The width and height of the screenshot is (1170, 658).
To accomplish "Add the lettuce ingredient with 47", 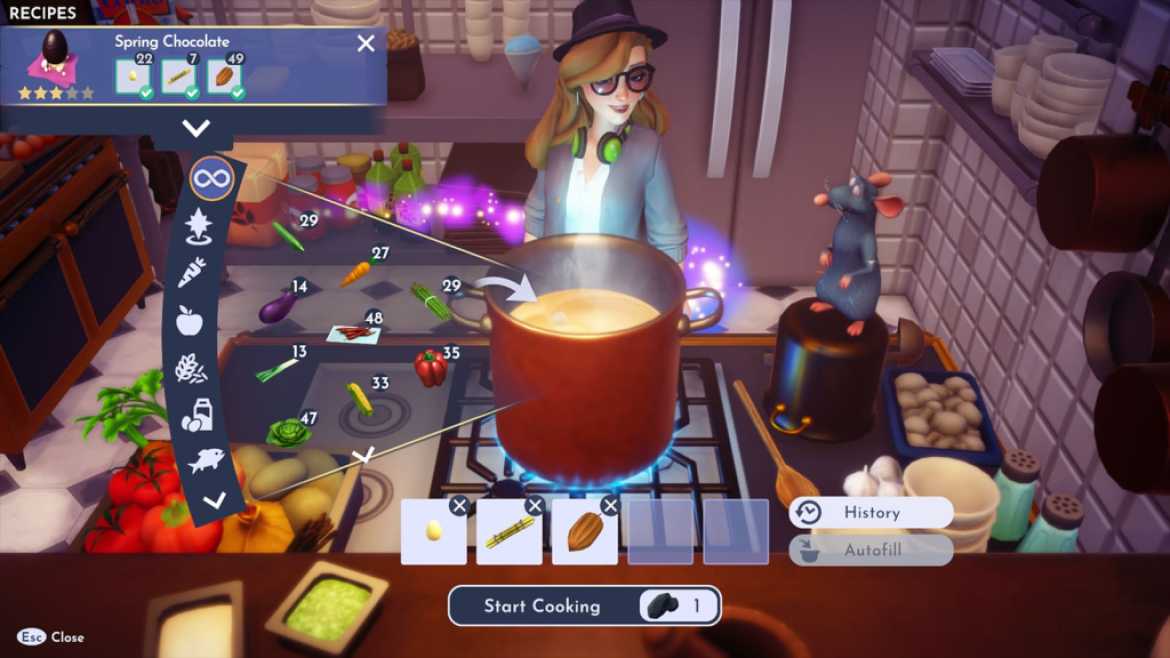I will [287, 432].
